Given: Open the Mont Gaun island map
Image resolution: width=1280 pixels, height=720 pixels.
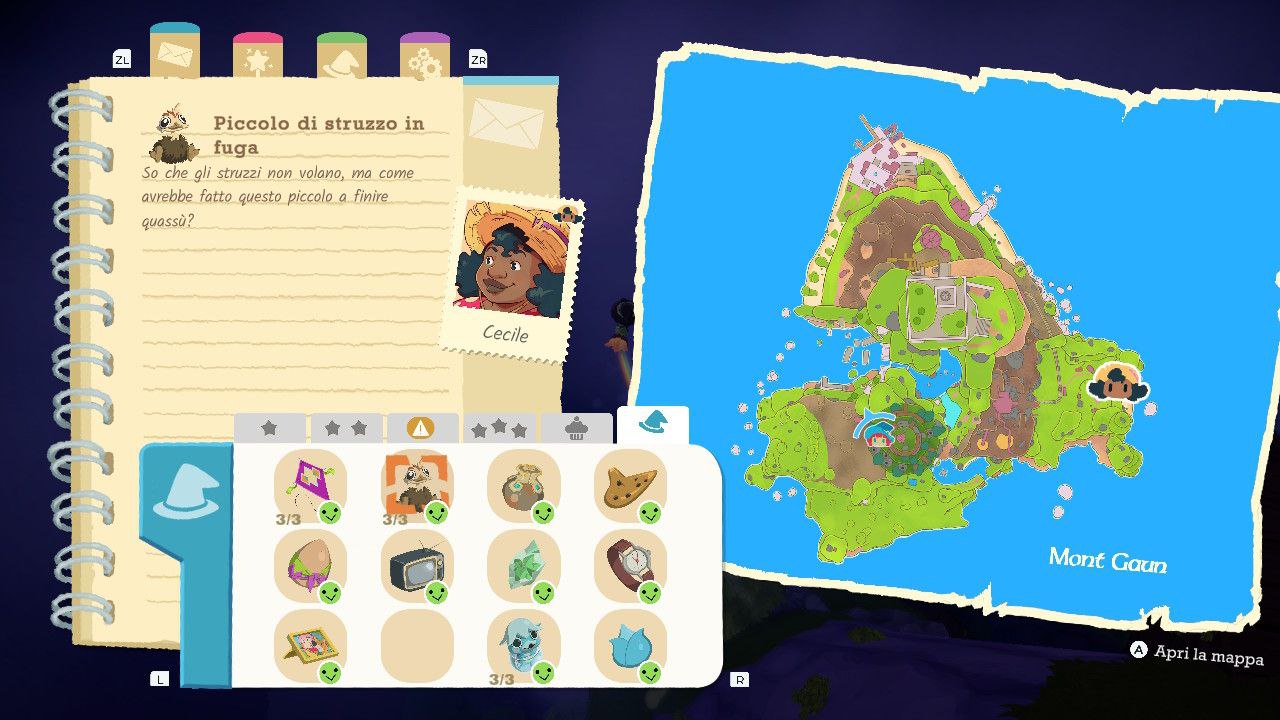Looking at the screenshot, I should tap(958, 340).
